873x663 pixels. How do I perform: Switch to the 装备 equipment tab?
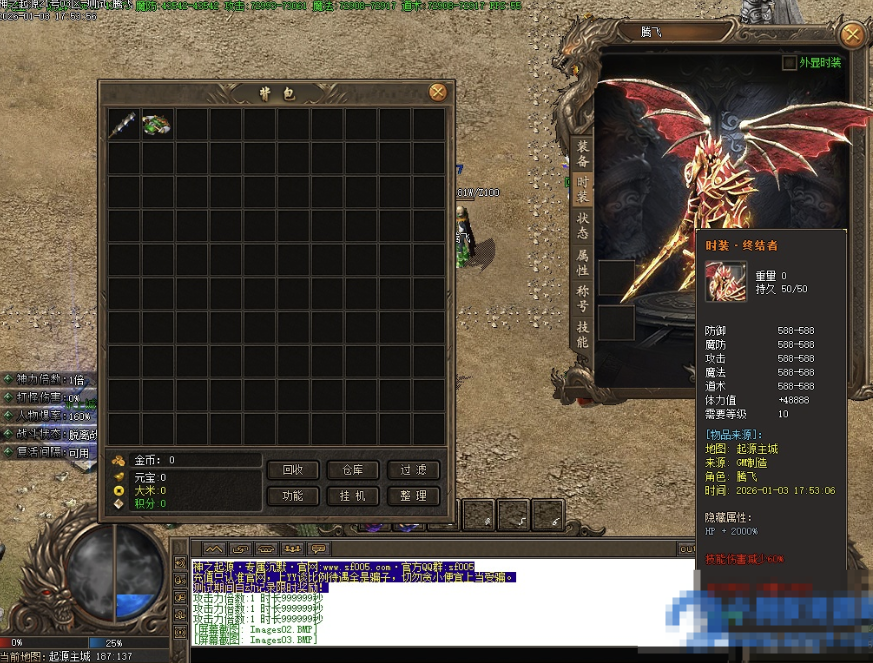(x=583, y=154)
